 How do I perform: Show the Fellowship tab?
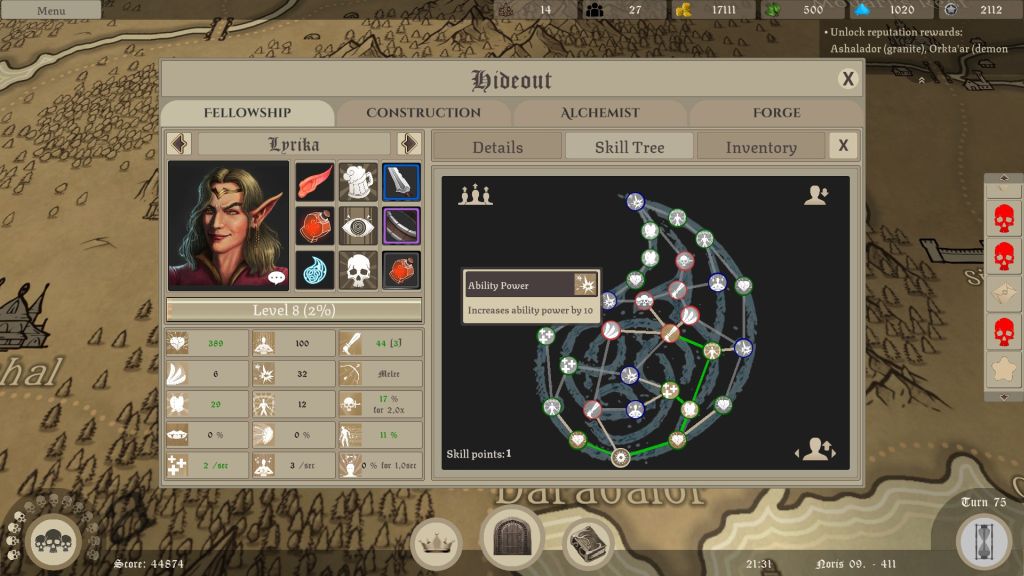(x=247, y=113)
